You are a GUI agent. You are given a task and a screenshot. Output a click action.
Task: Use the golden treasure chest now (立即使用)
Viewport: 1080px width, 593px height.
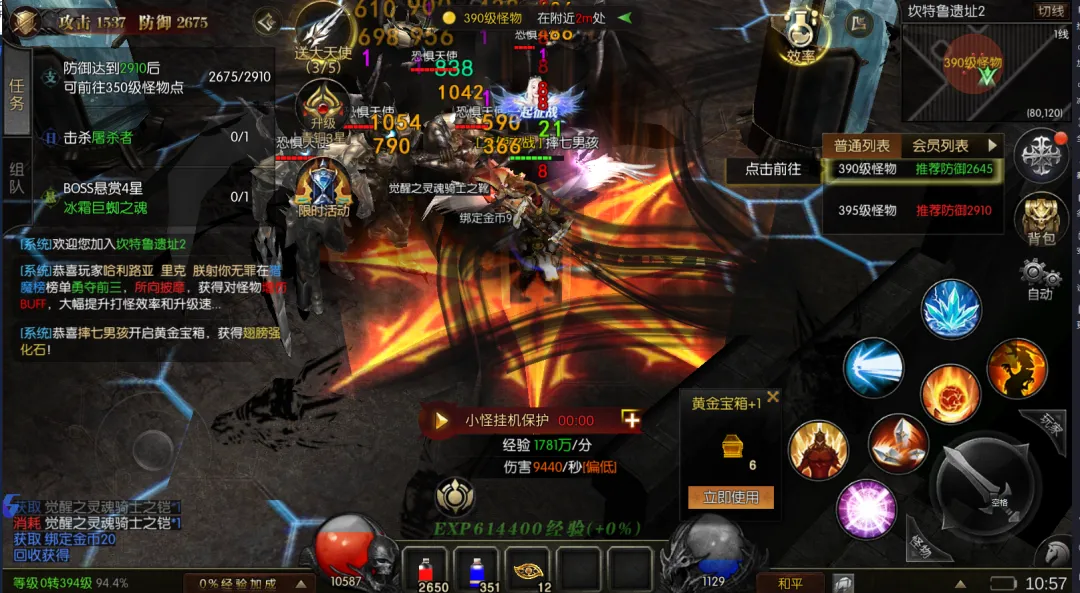click(x=731, y=497)
